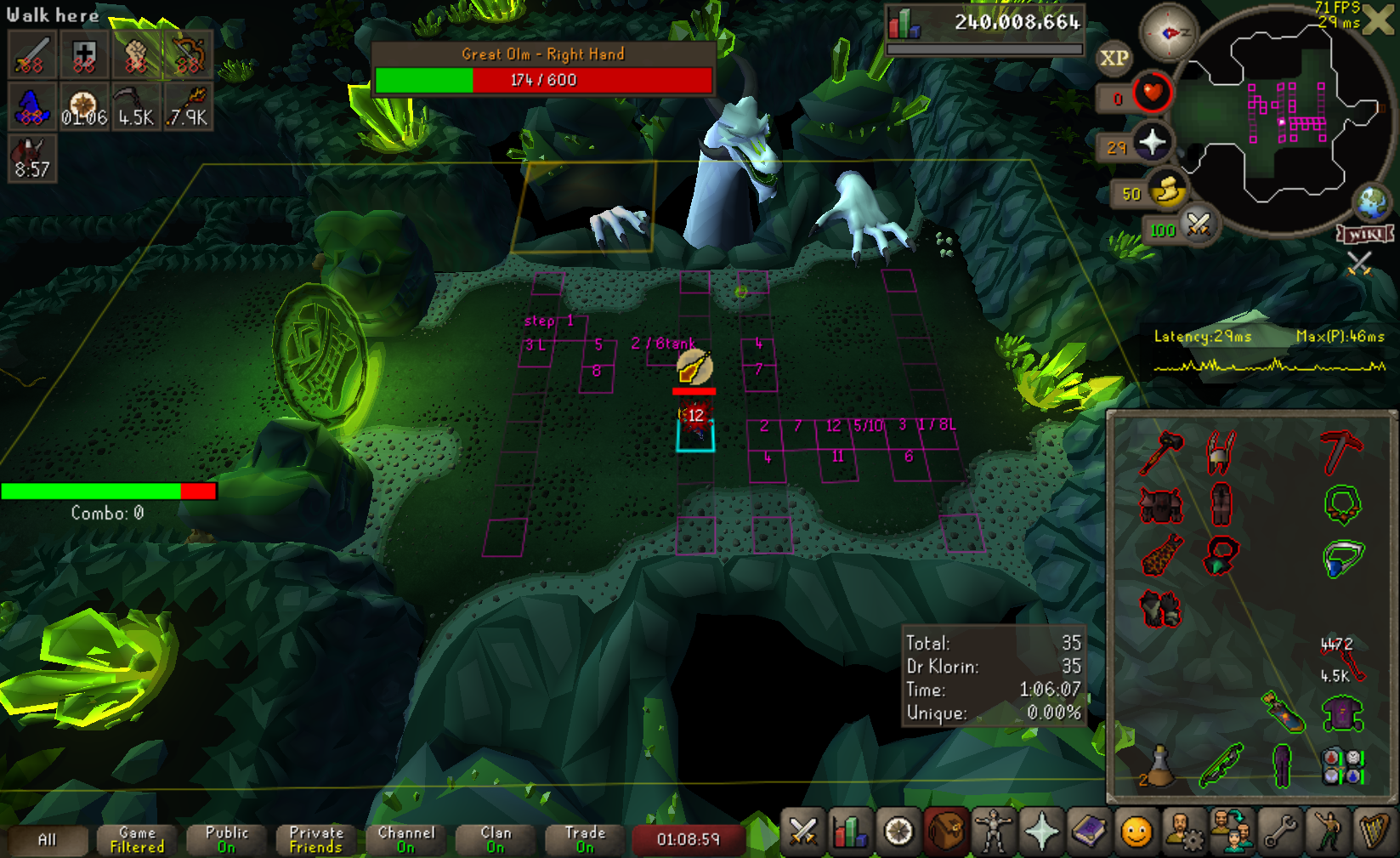
Task: Open the Wiki lookup banner
Action: 1365,234
